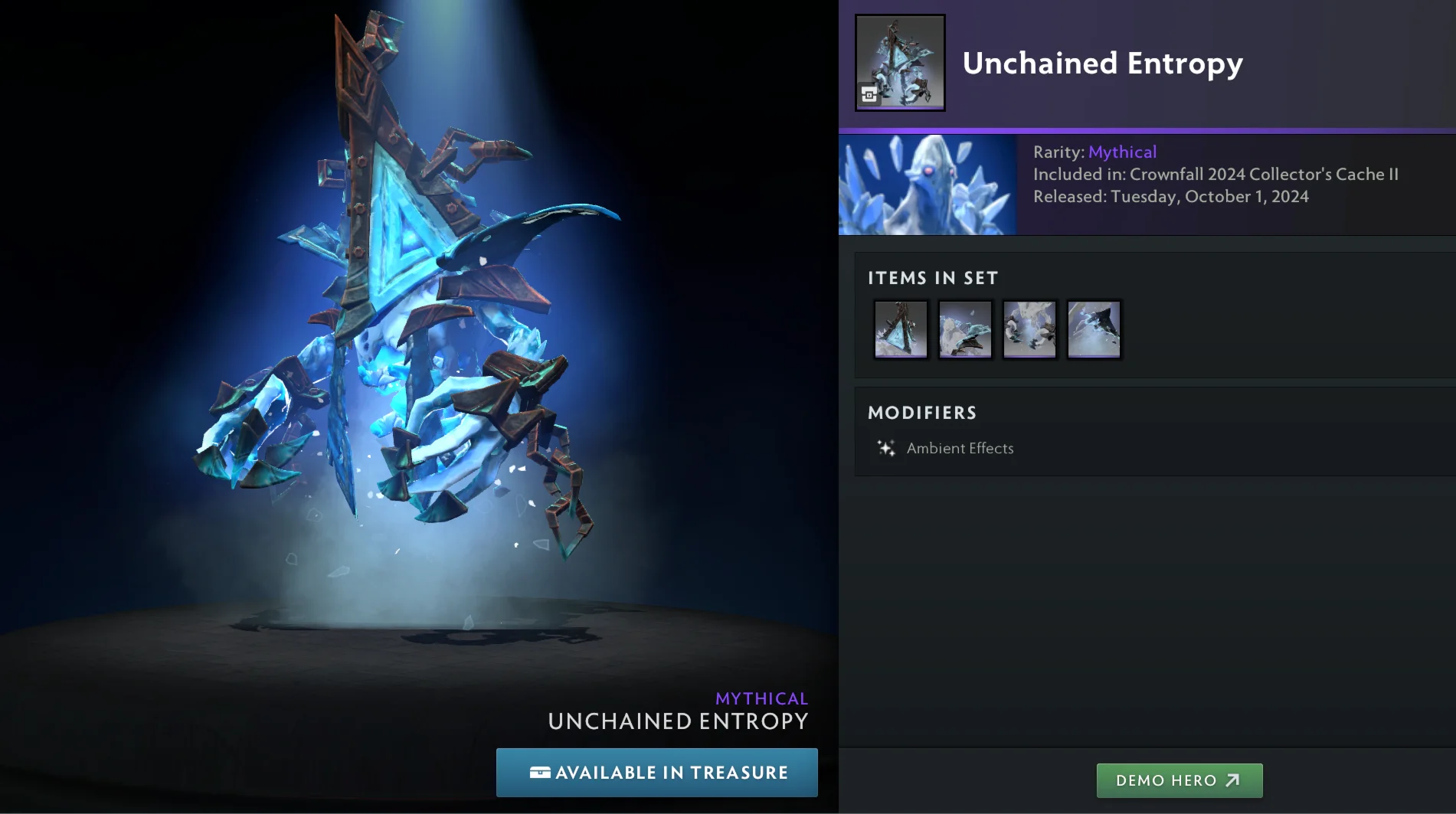This screenshot has width=1456, height=814.
Task: Toggle the Mythical rarity highlight
Action: point(1123,152)
